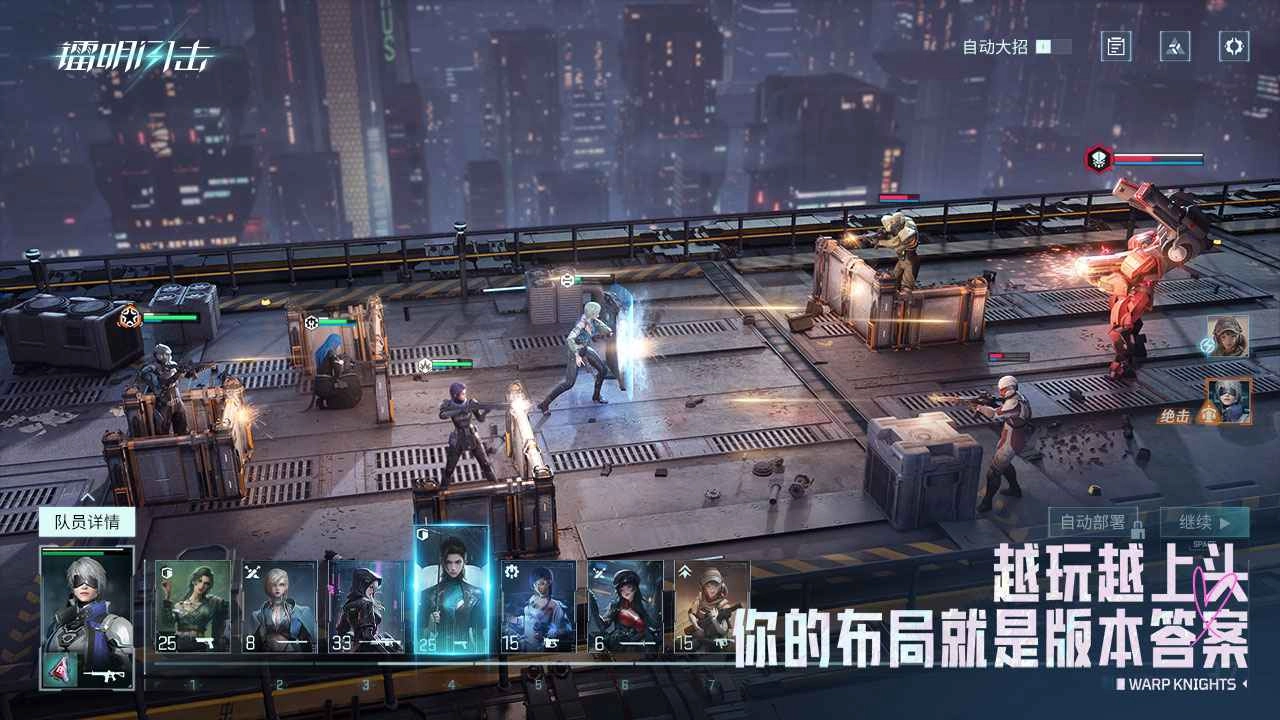The image size is (1280, 720).
Task: Select the pistol ammo icon on first roster card
Action: point(207,642)
